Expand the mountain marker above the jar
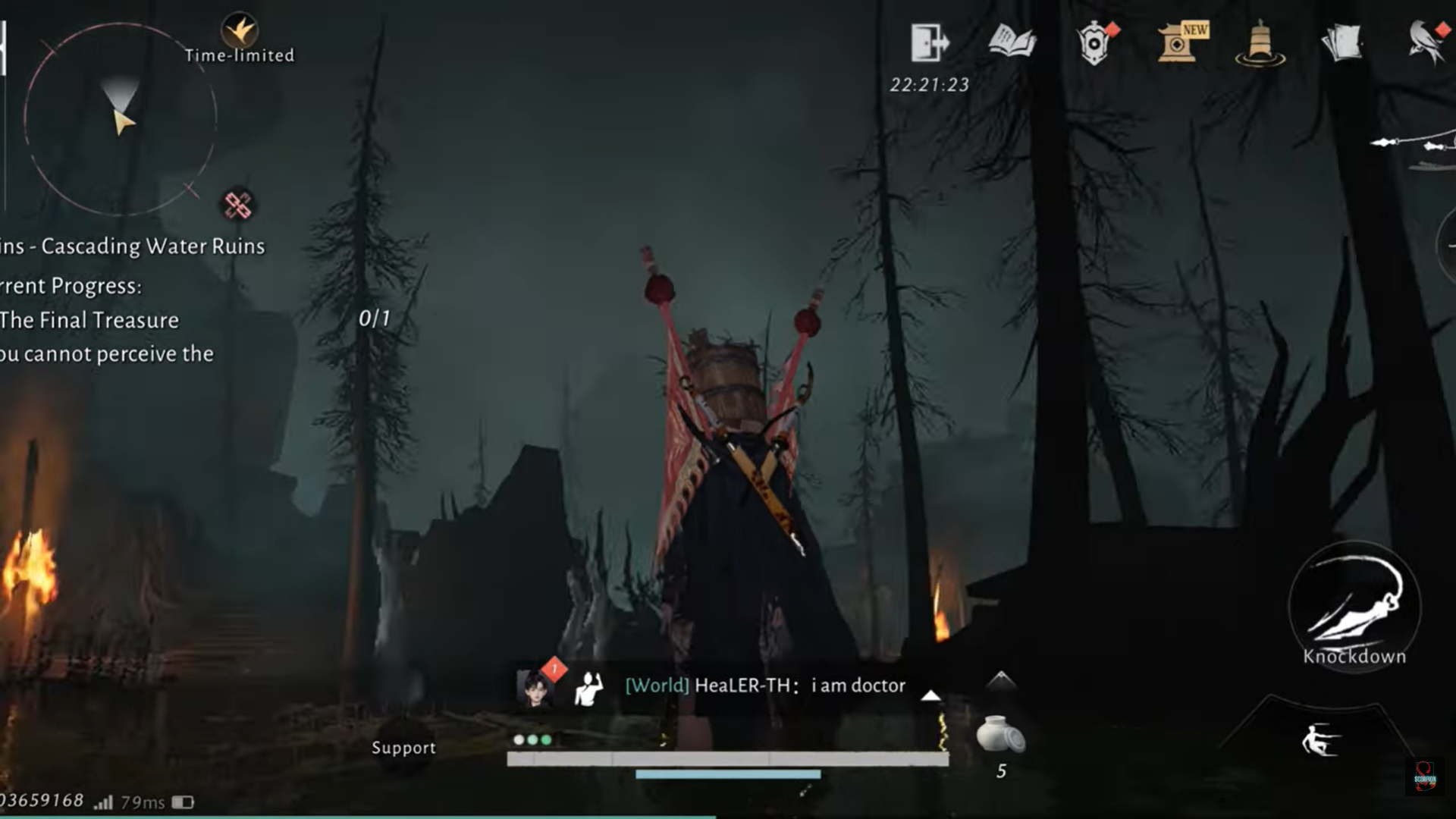The height and width of the screenshot is (819, 1456). [1001, 681]
